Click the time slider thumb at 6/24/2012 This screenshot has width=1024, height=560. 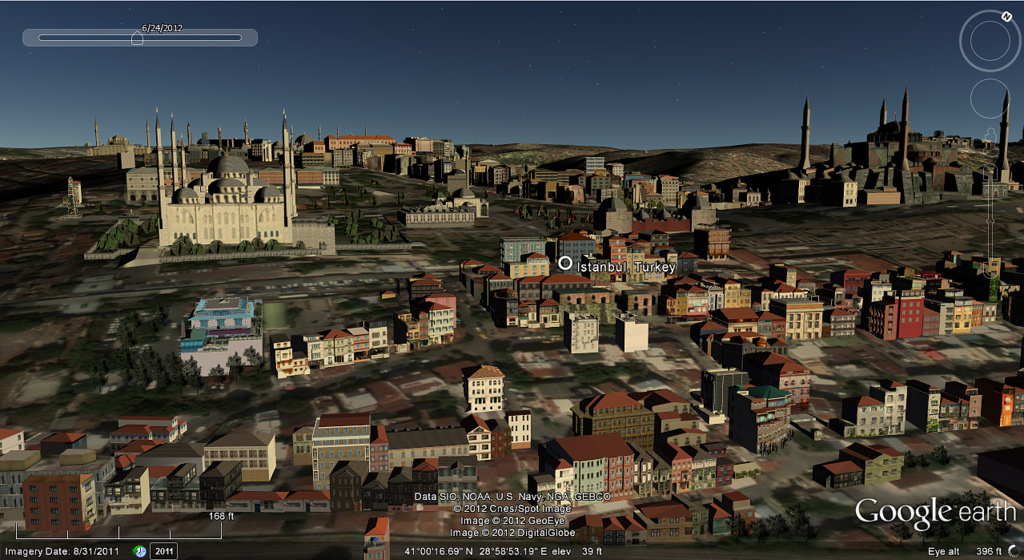tap(137, 38)
